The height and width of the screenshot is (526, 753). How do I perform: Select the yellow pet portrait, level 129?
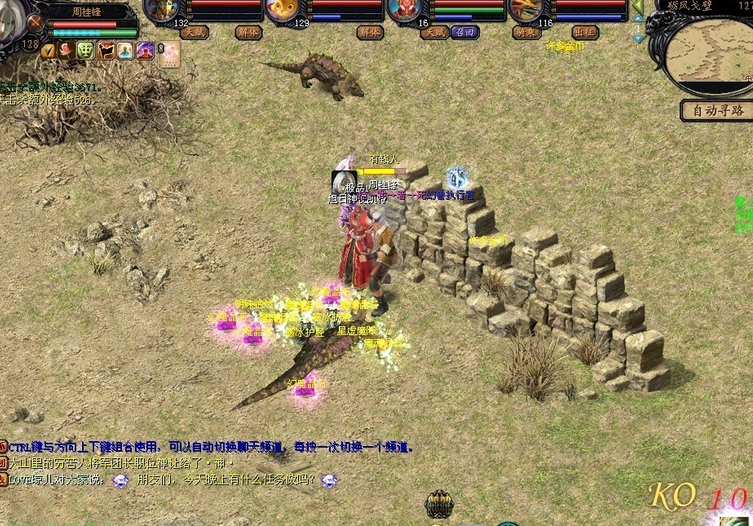pos(283,10)
